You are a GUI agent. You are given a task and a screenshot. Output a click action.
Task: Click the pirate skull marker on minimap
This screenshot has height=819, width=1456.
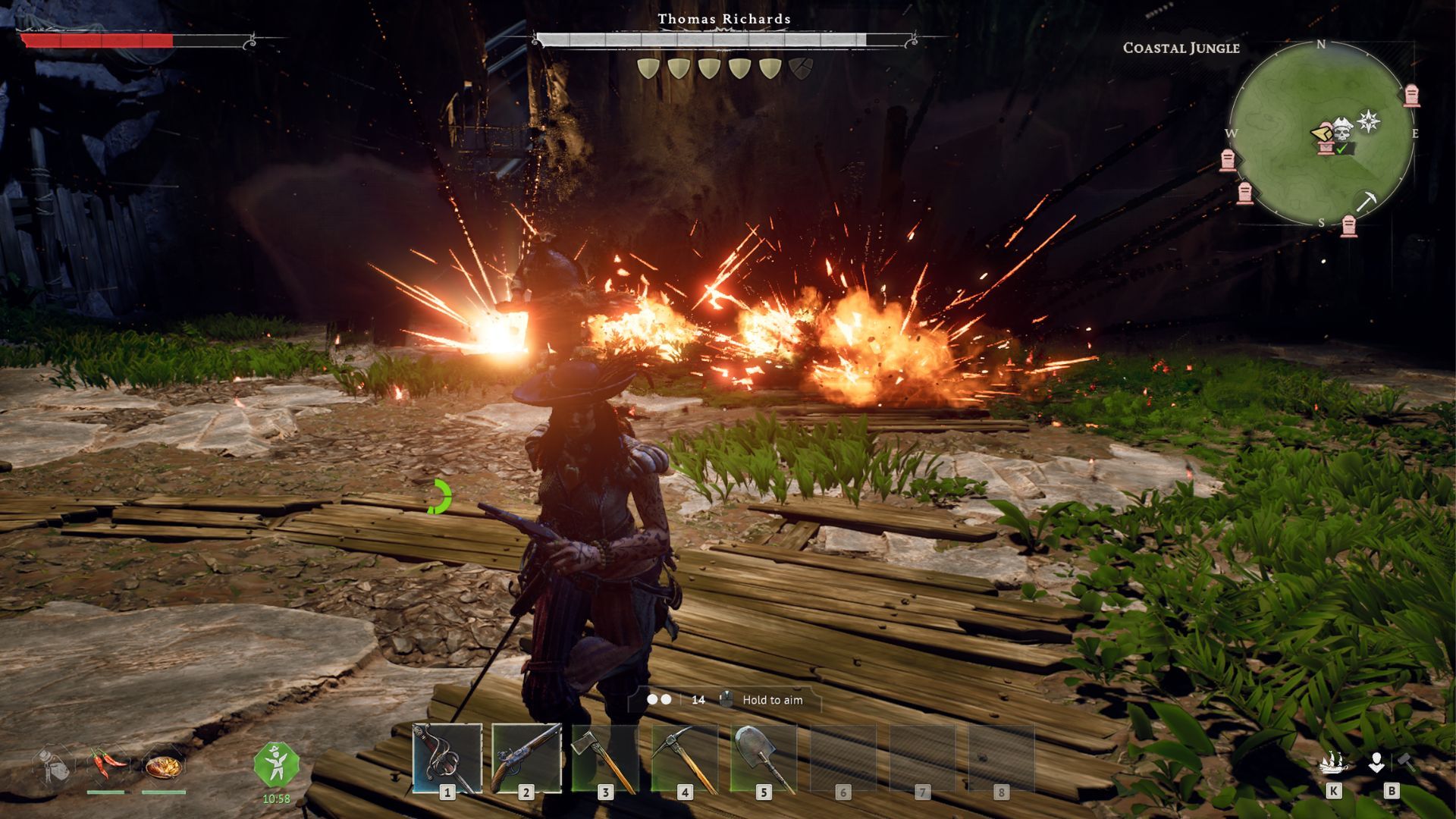(x=1342, y=132)
